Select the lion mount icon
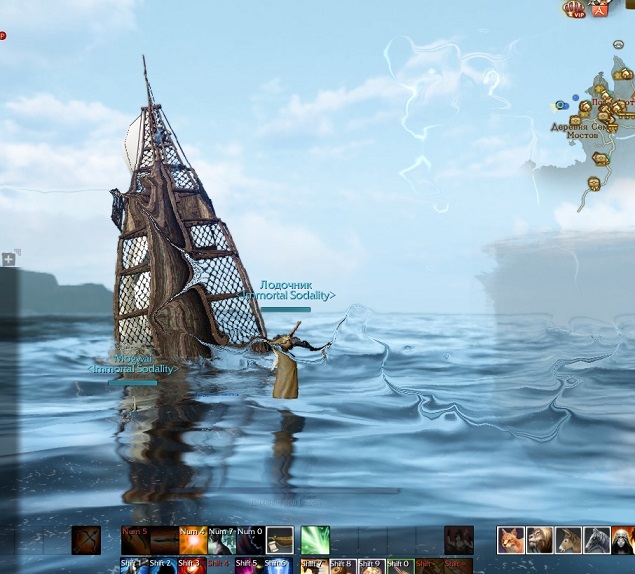 pos(540,540)
